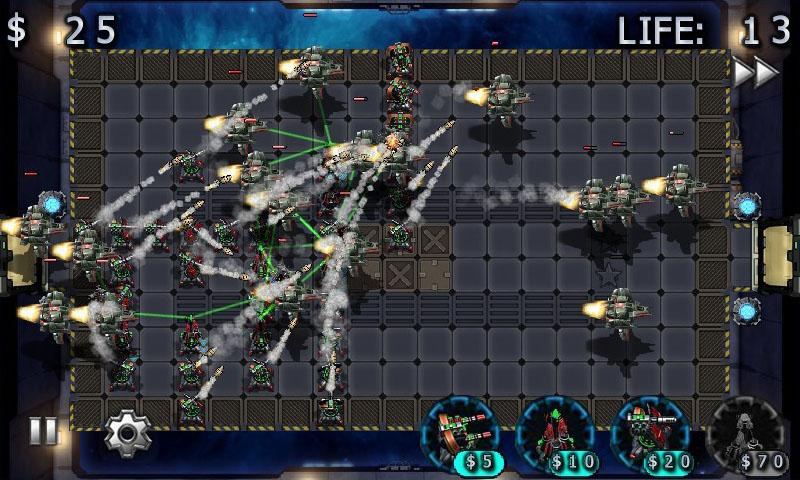
Task: Select the $5 gun turret tower
Action: [462, 434]
